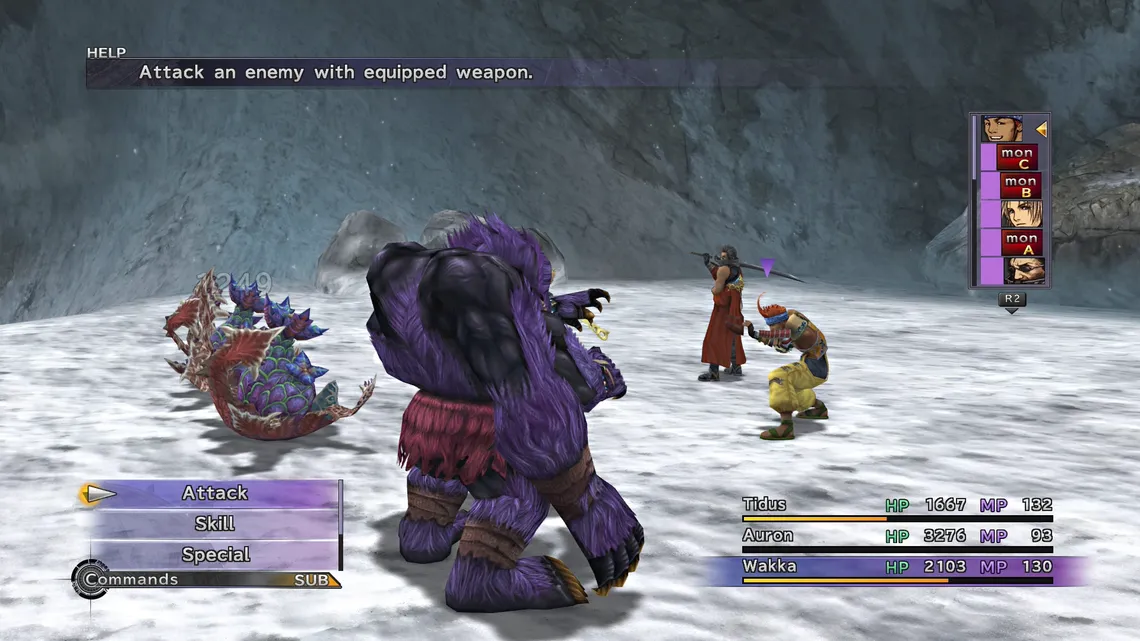Select Tidus's row in party status
The height and width of the screenshot is (641, 1140).
[896, 505]
